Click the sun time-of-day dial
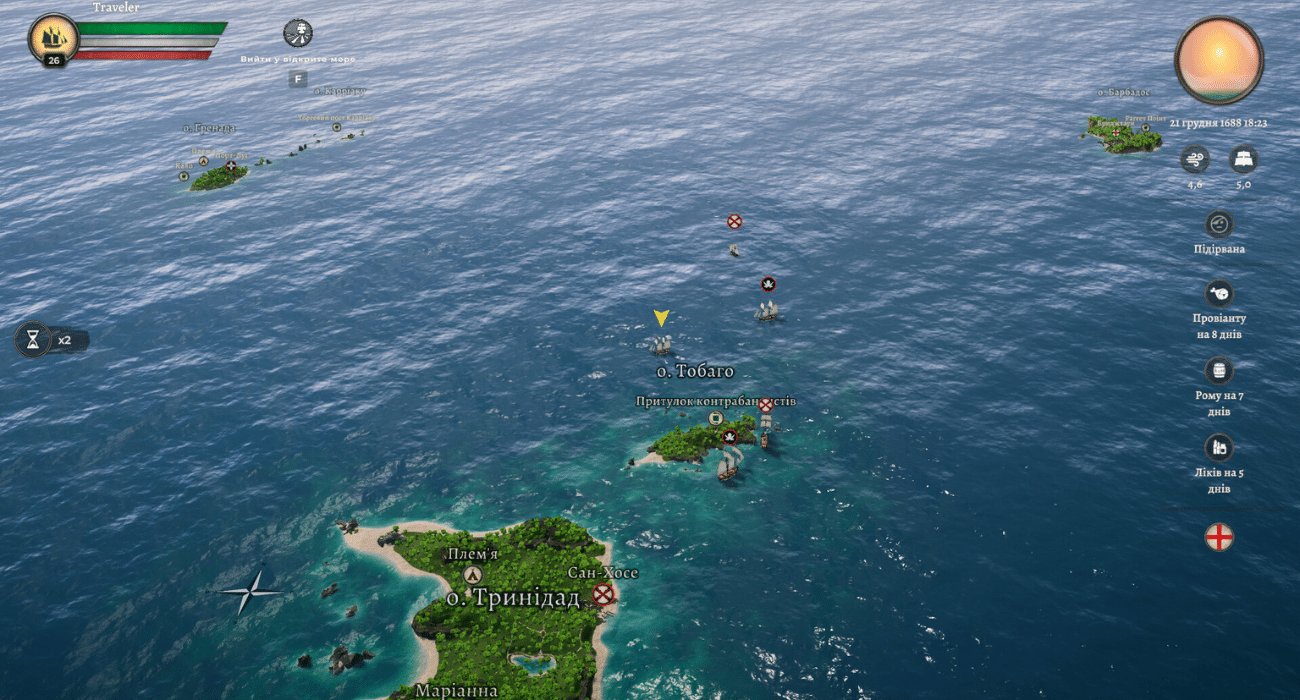The width and height of the screenshot is (1300, 700). coord(1218,59)
